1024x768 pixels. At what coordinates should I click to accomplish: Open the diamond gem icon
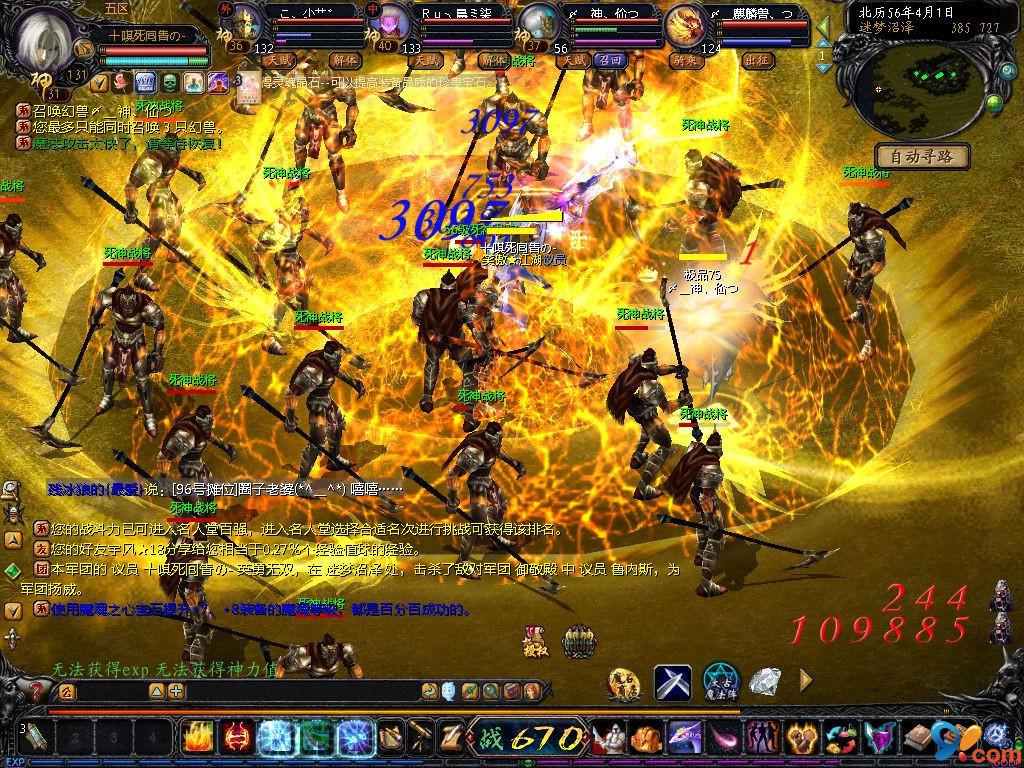tap(766, 682)
